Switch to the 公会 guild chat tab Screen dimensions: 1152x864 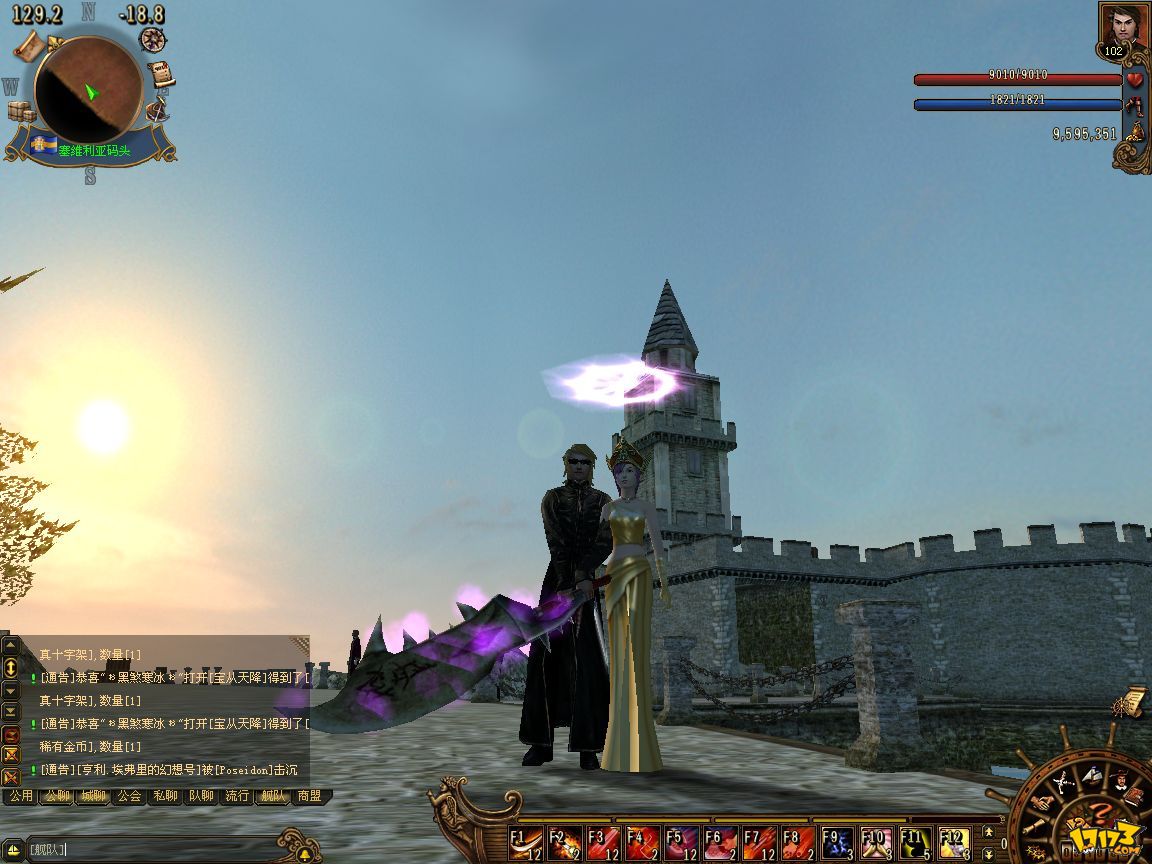pos(129,796)
